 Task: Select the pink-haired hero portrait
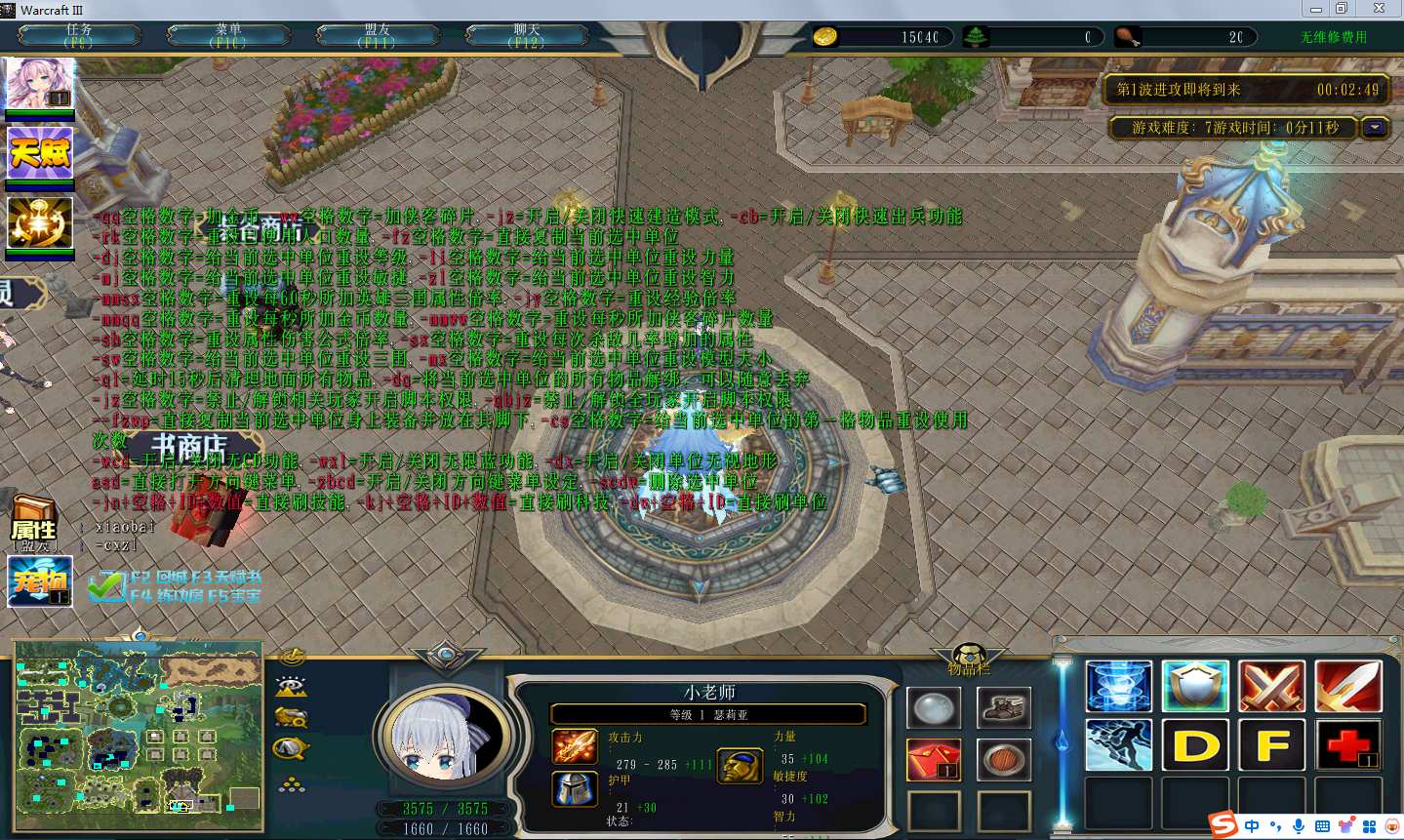pos(39,84)
